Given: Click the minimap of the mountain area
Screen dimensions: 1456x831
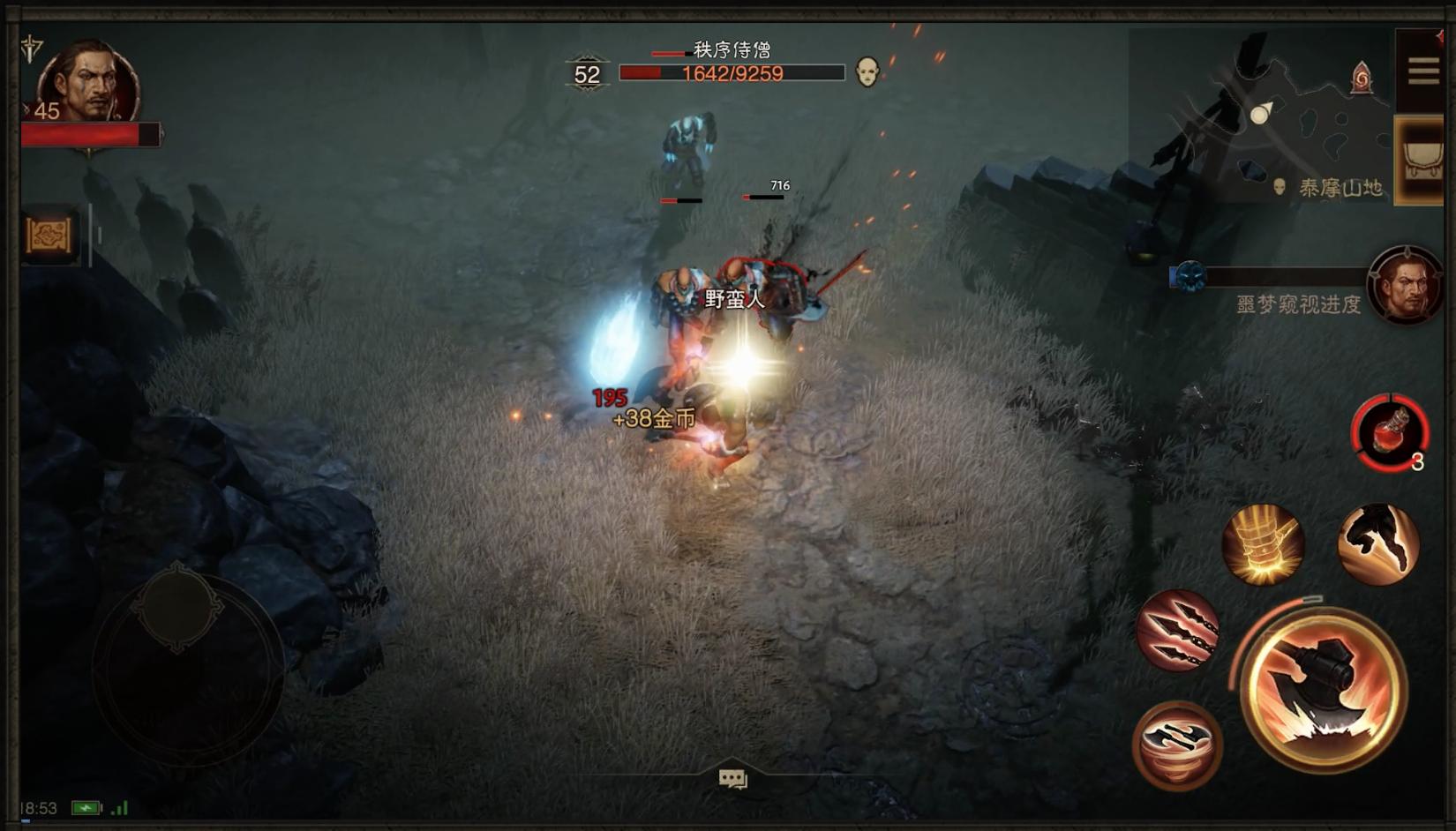Looking at the screenshot, I should tap(1262, 115).
